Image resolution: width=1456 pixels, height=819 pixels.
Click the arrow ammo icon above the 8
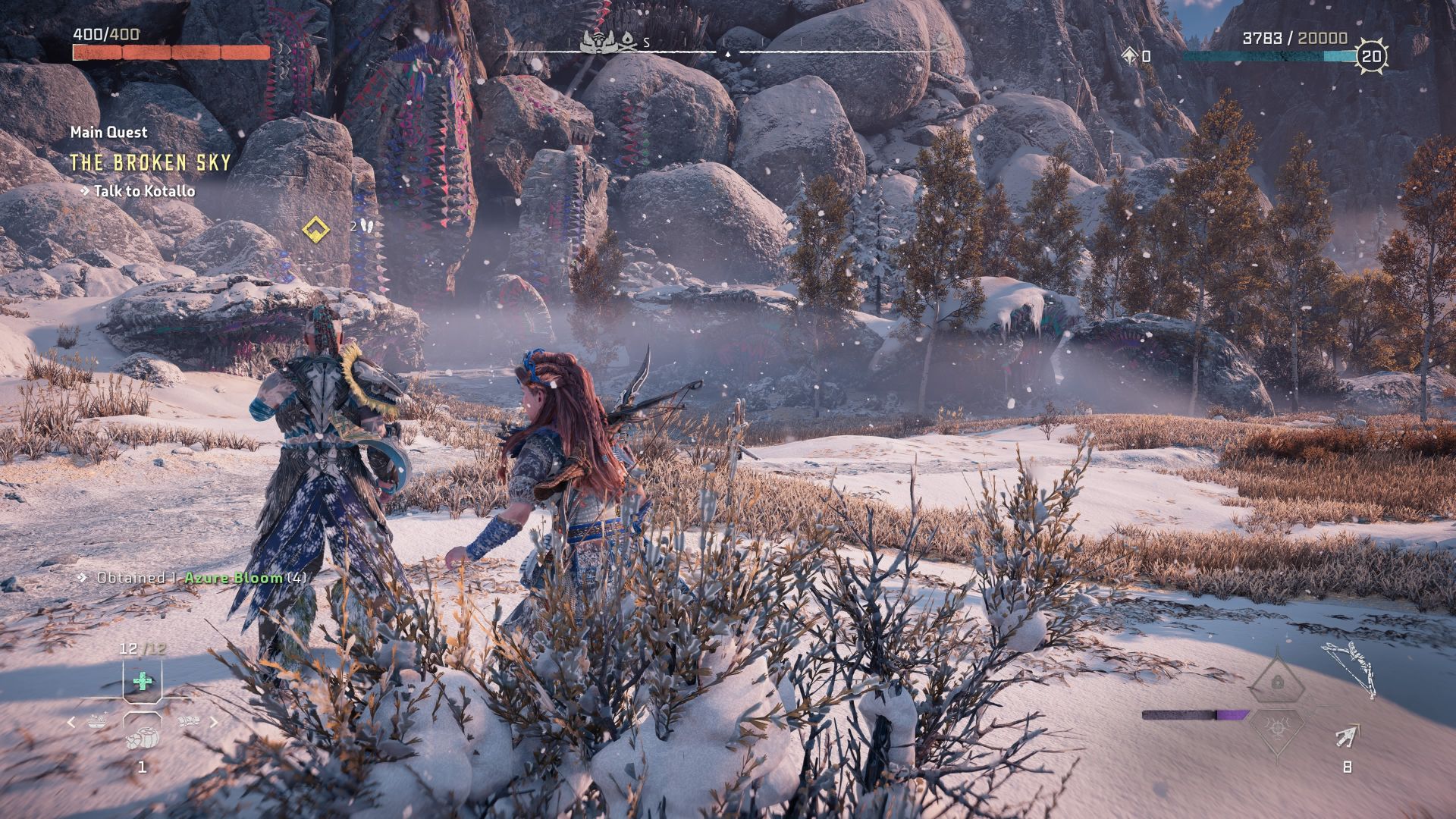[x=1345, y=736]
